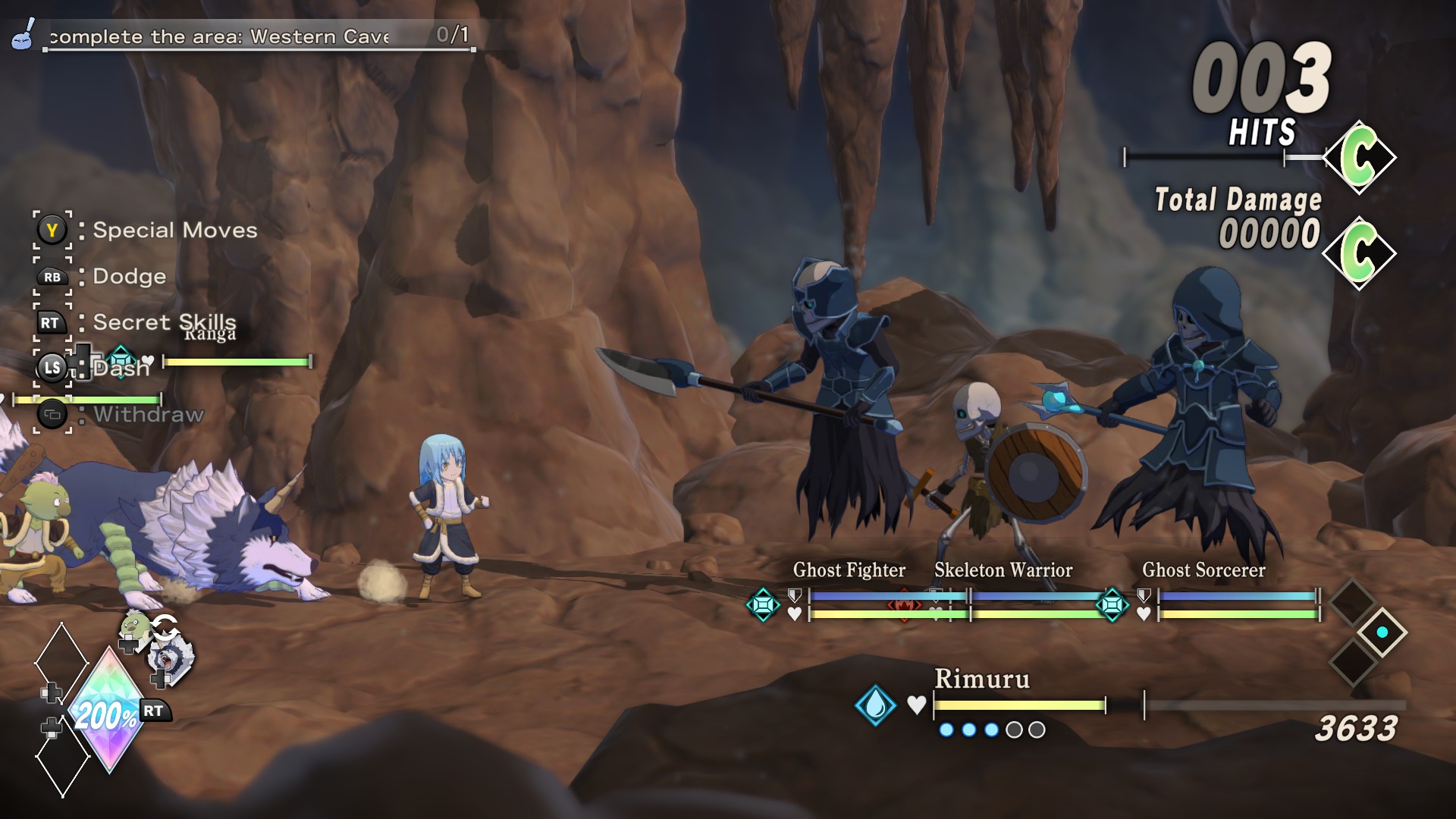The image size is (1456, 819).
Task: Select the Special Moves command entry
Action: [x=174, y=231]
